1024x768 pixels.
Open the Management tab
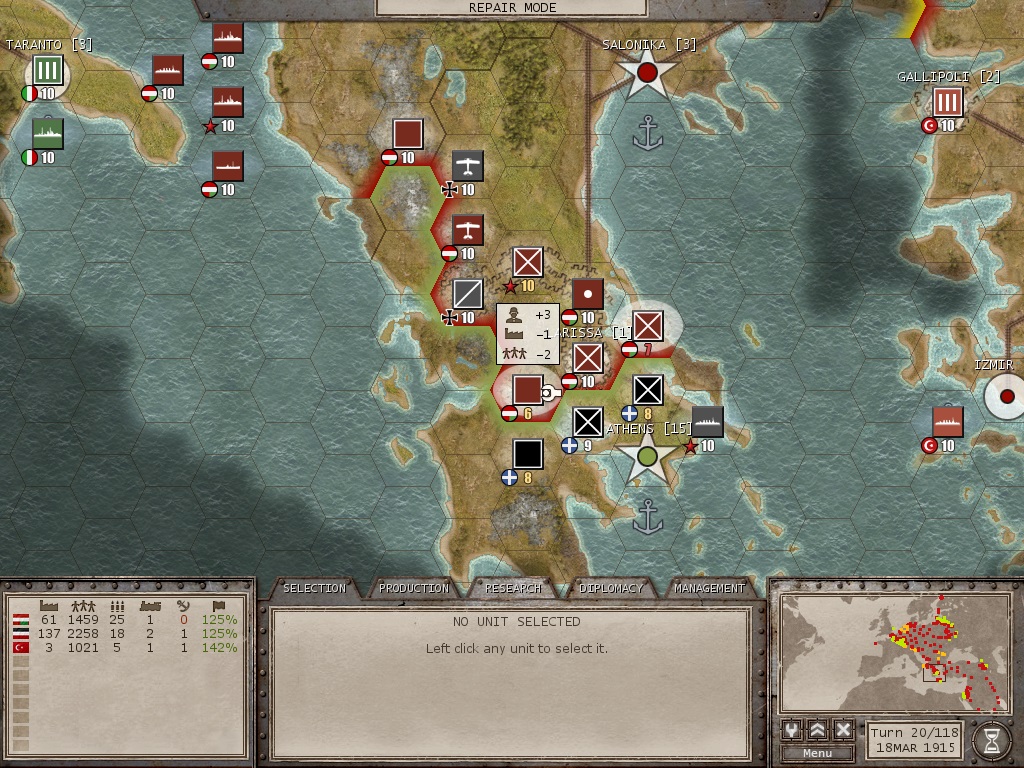click(x=709, y=588)
